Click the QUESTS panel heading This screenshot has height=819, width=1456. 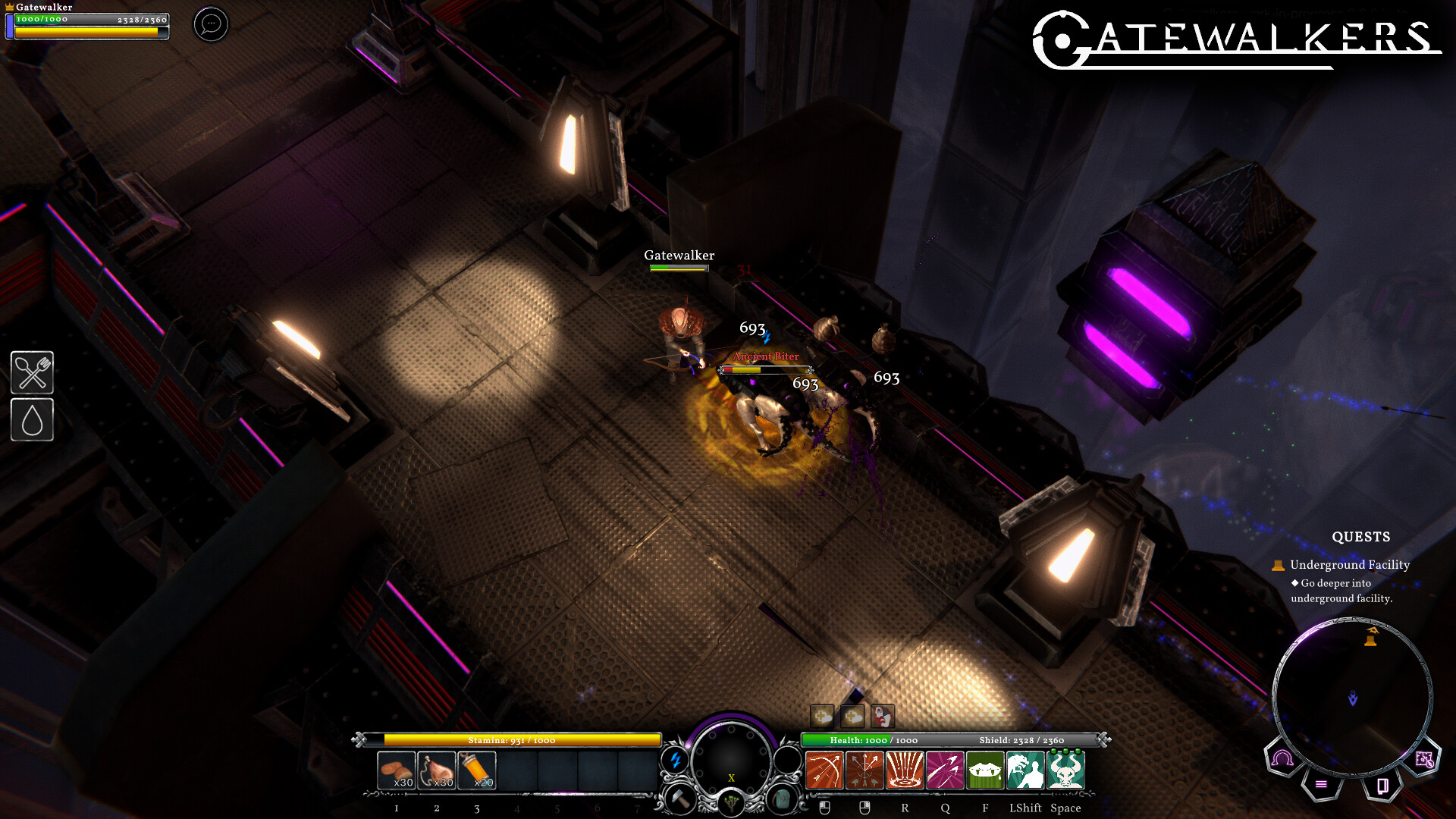coord(1361,537)
